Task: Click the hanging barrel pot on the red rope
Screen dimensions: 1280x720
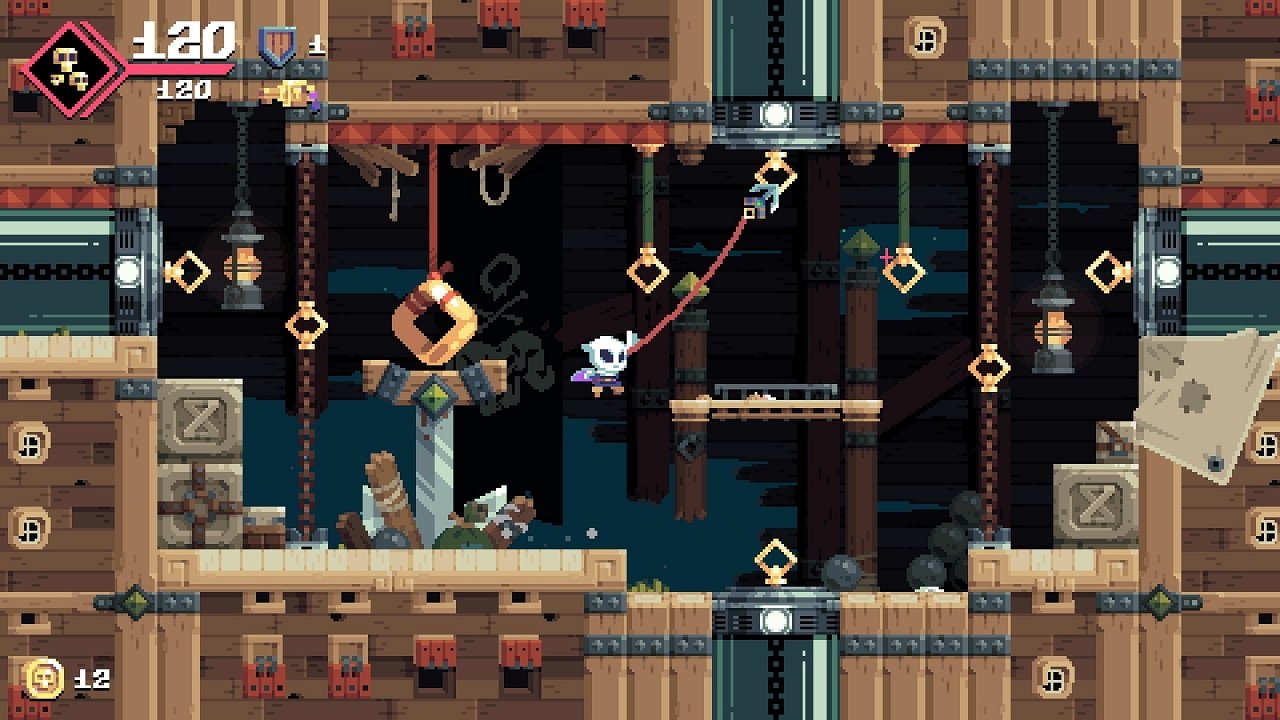Action: (x=435, y=320)
